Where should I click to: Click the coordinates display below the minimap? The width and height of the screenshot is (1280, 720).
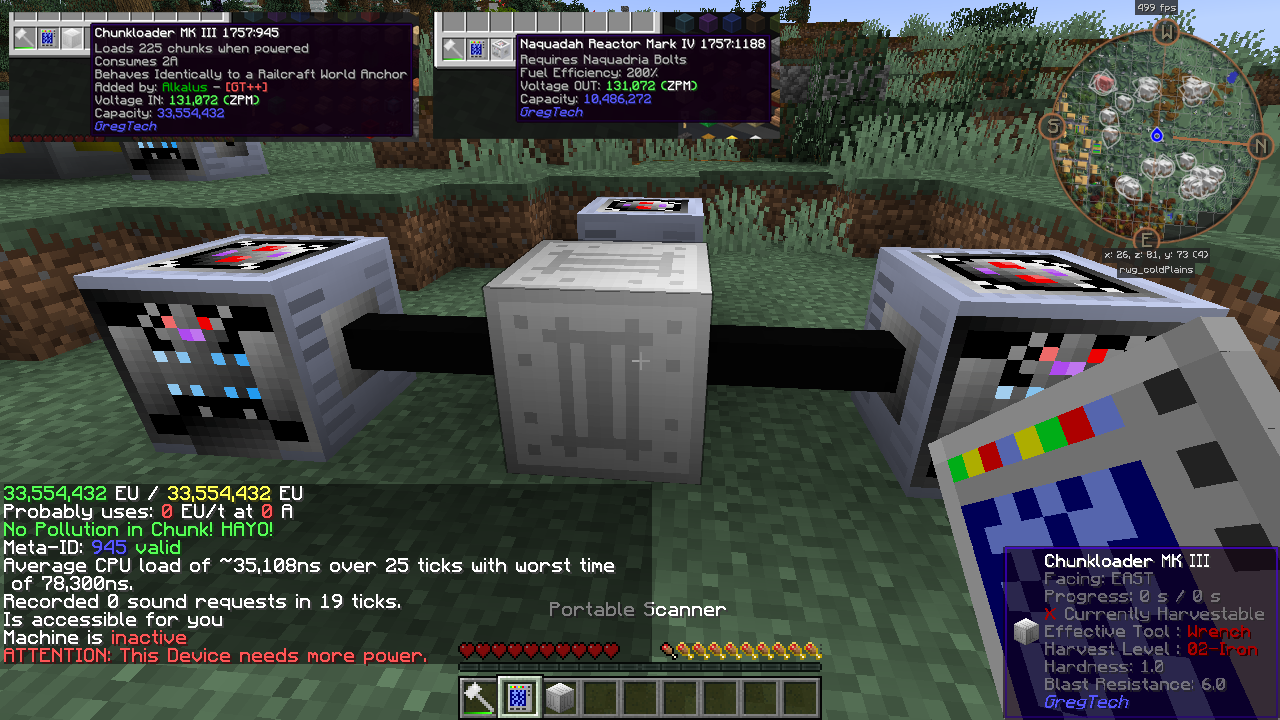[1156, 253]
